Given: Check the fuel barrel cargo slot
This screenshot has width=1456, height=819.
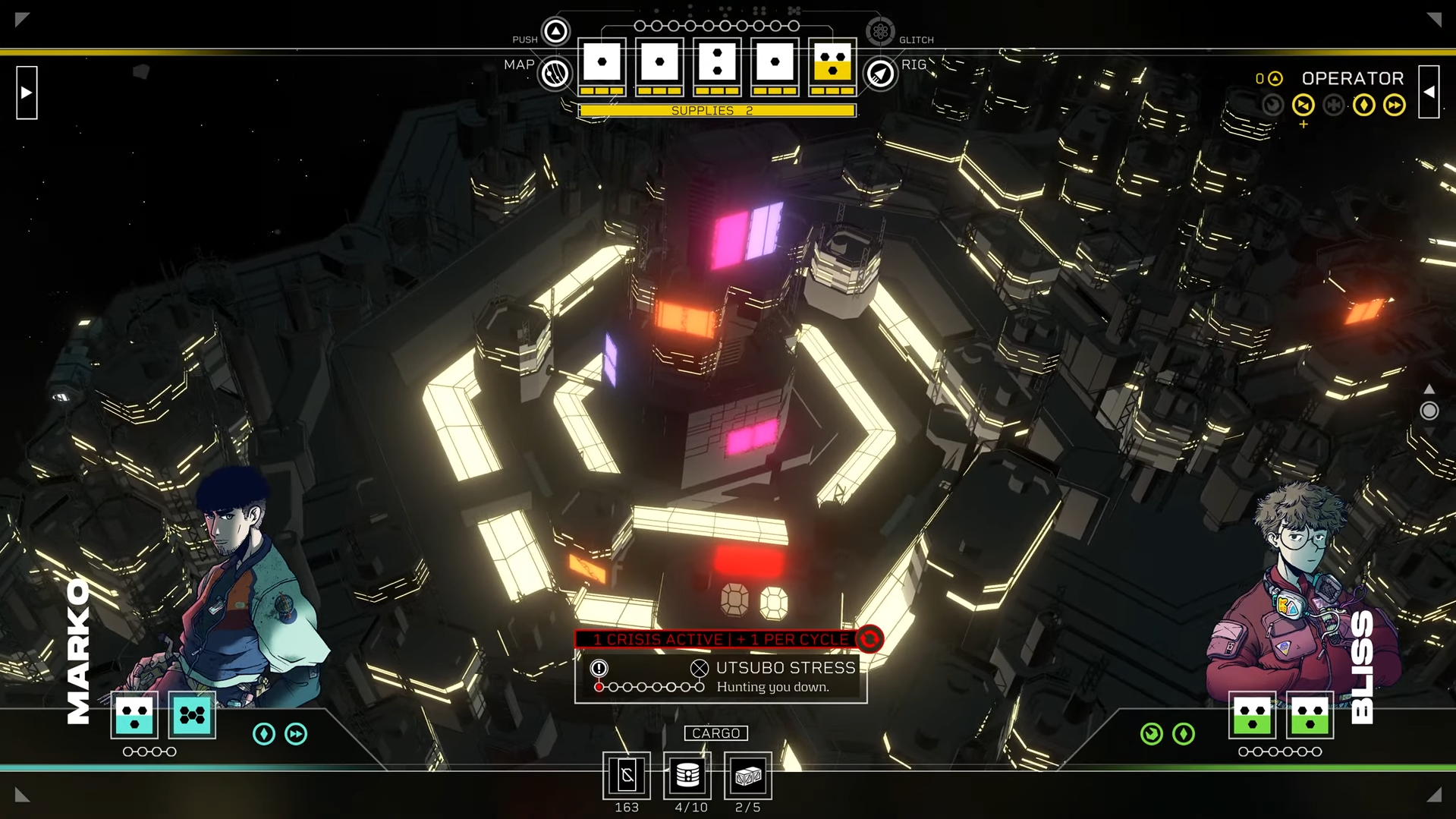Looking at the screenshot, I should pos(687,776).
